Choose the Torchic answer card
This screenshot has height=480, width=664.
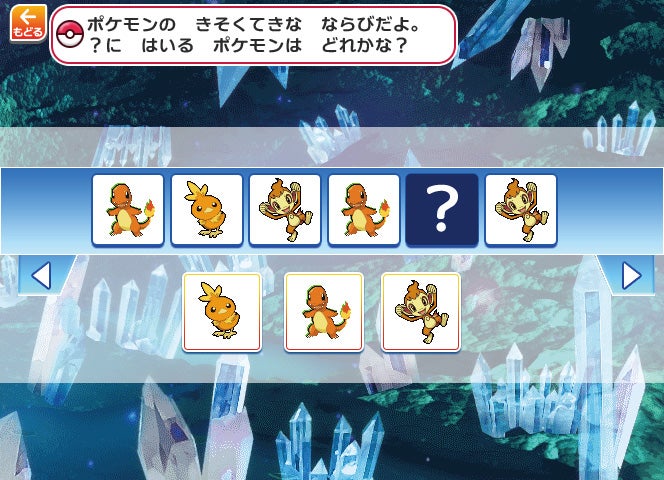(222, 311)
